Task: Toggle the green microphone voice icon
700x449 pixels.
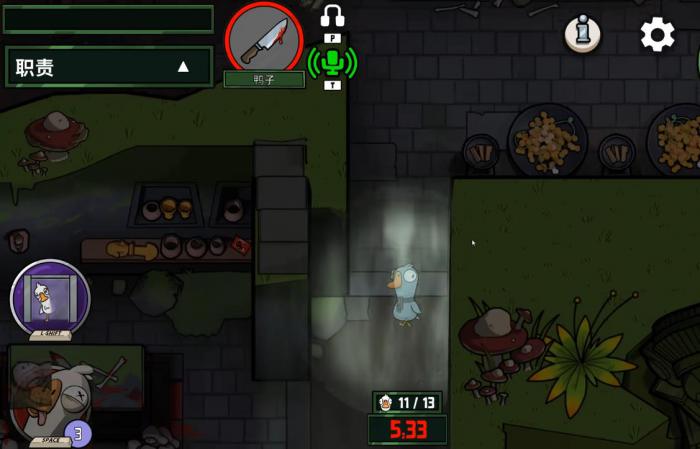Action: (332, 63)
